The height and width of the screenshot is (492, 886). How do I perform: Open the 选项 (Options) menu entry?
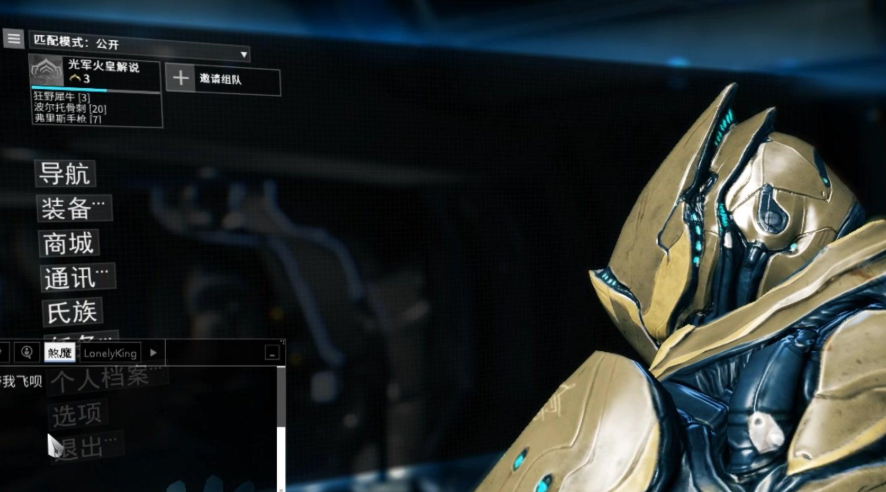coord(77,413)
